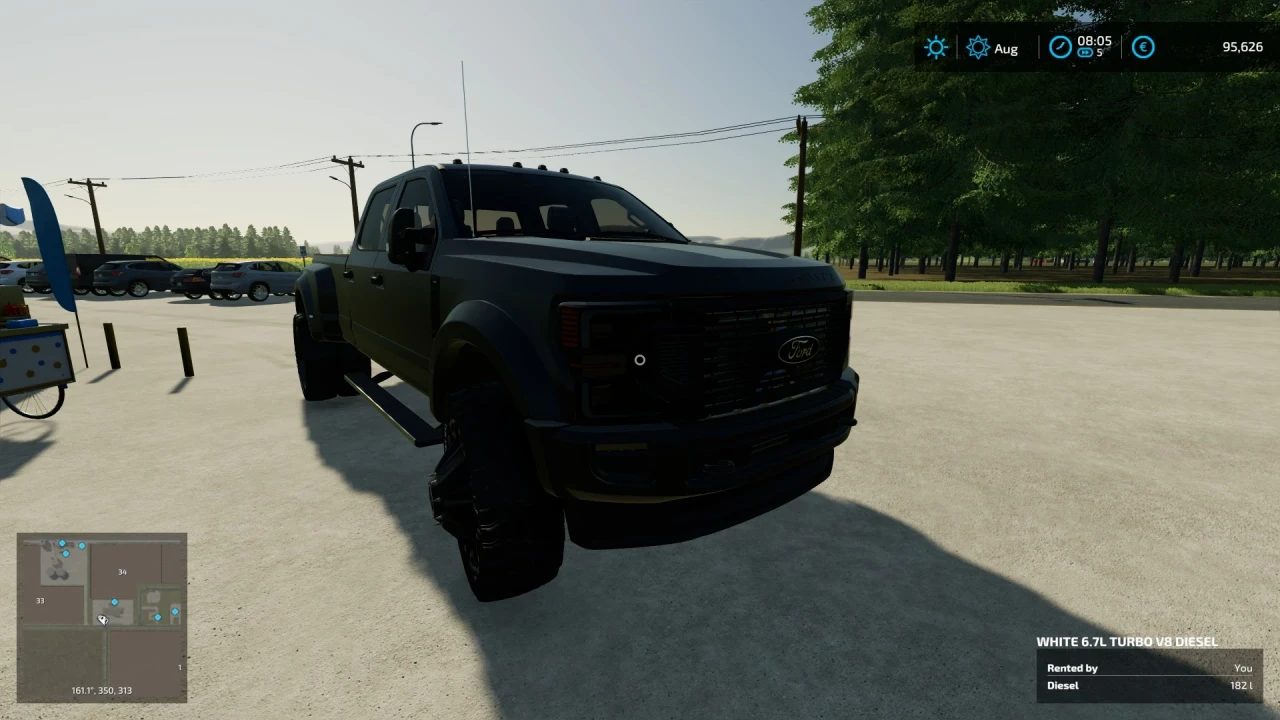Viewport: 1280px width, 720px height.
Task: Click the Rented by row label
Action: [x=1072, y=668]
